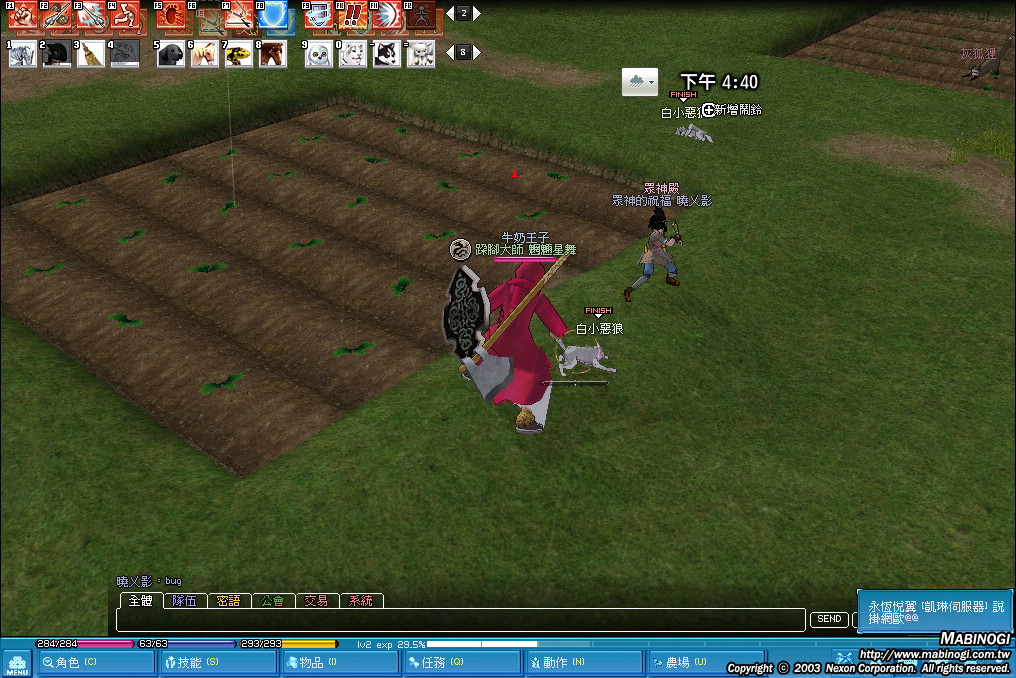The height and width of the screenshot is (678, 1016).
Task: Activate the blue shield skill on F8
Action: [273, 15]
